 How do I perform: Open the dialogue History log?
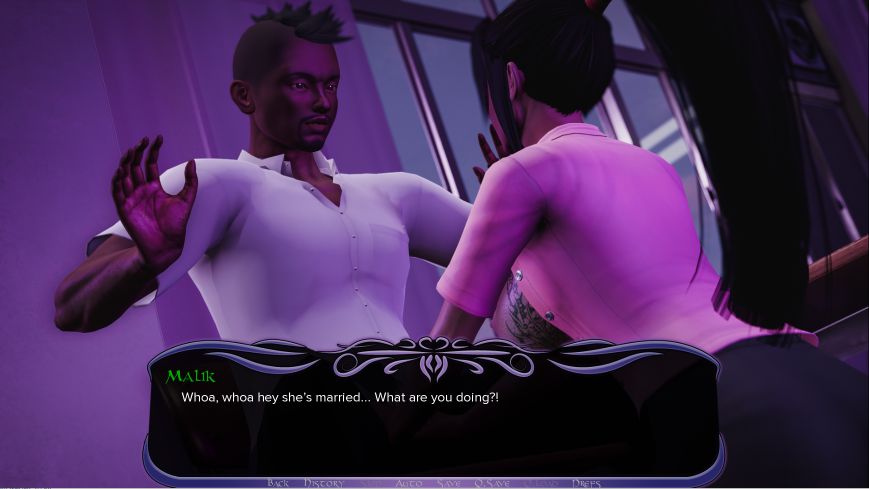(x=323, y=483)
